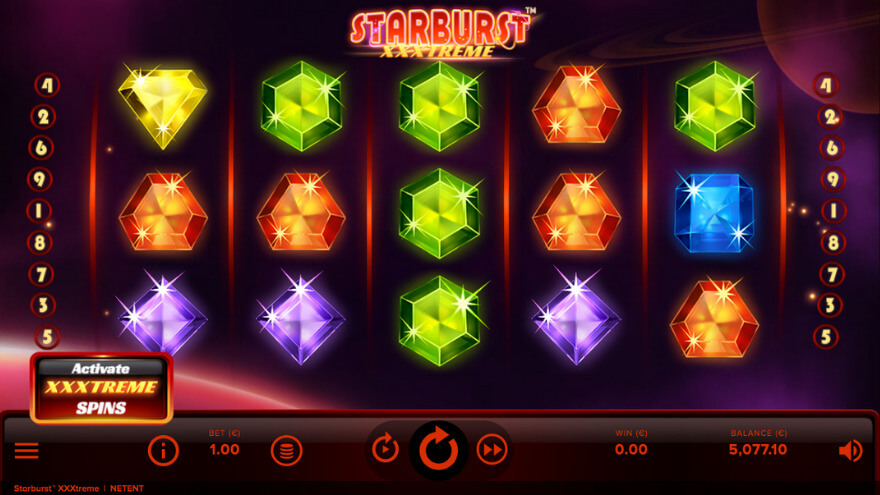This screenshot has width=880, height=495.
Task: Spin the reels with the central button
Action: (x=438, y=450)
